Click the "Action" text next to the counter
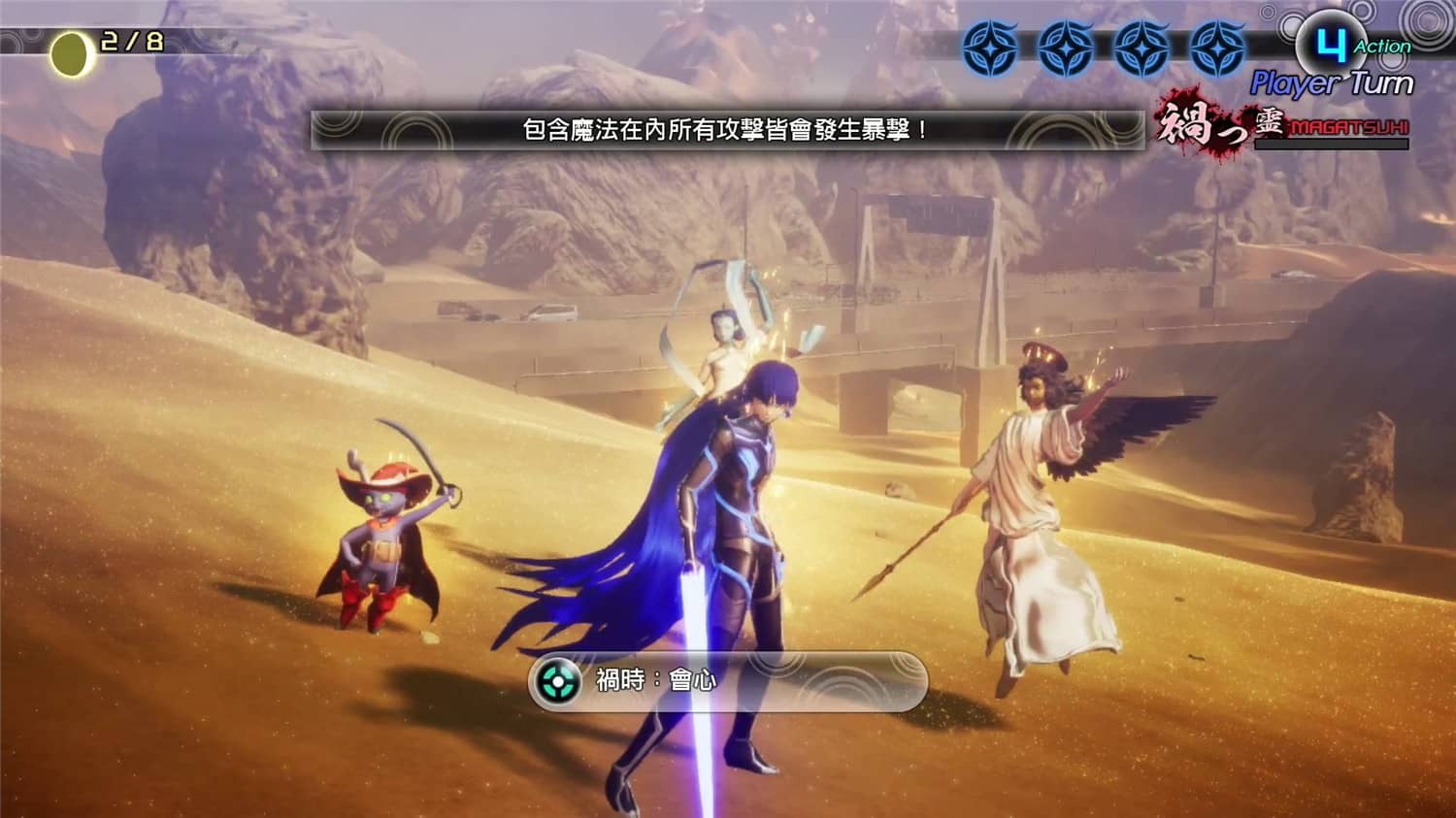This screenshot has height=818, width=1456. tap(1382, 47)
